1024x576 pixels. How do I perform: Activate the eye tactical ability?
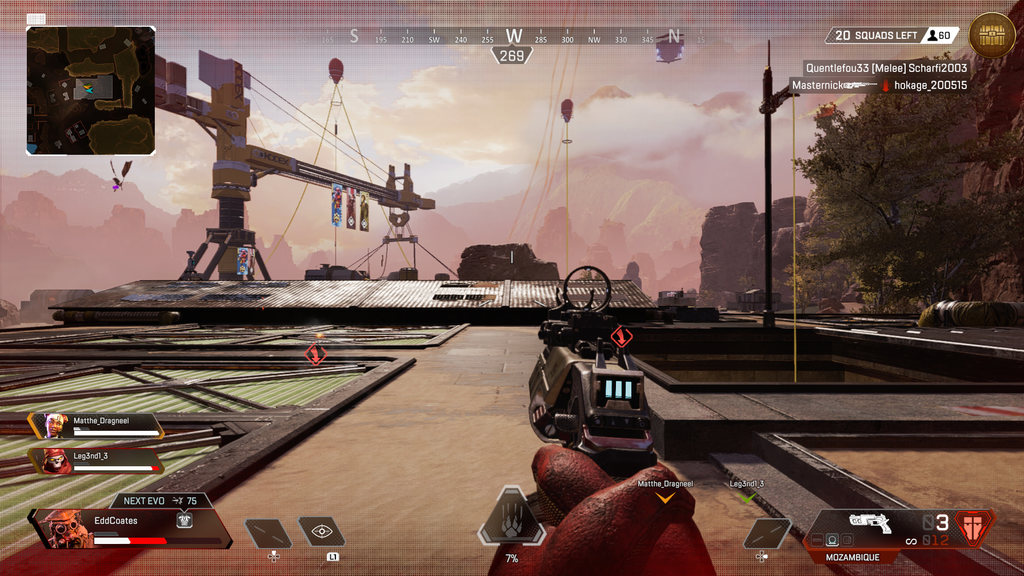tap(322, 533)
